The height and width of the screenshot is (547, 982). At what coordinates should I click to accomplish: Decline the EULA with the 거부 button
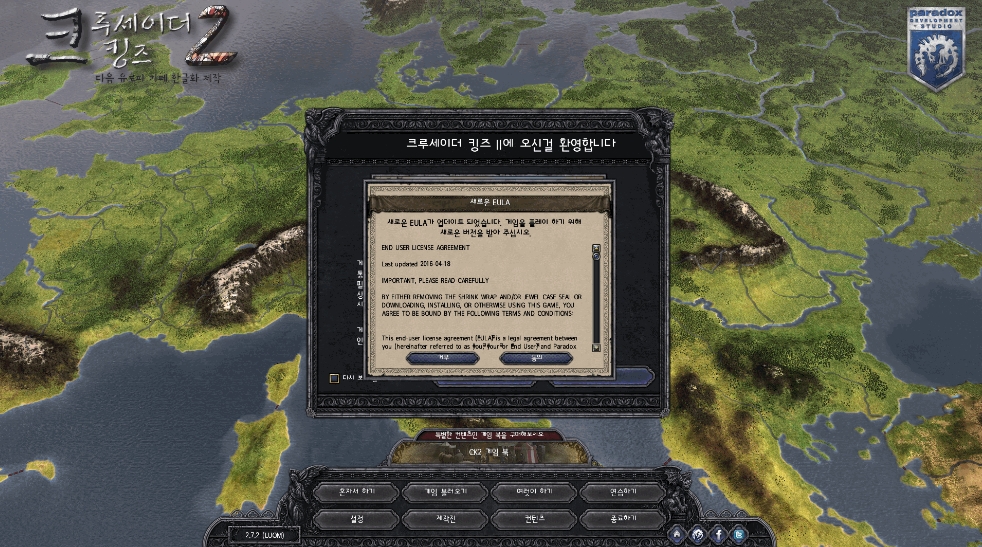(443, 357)
